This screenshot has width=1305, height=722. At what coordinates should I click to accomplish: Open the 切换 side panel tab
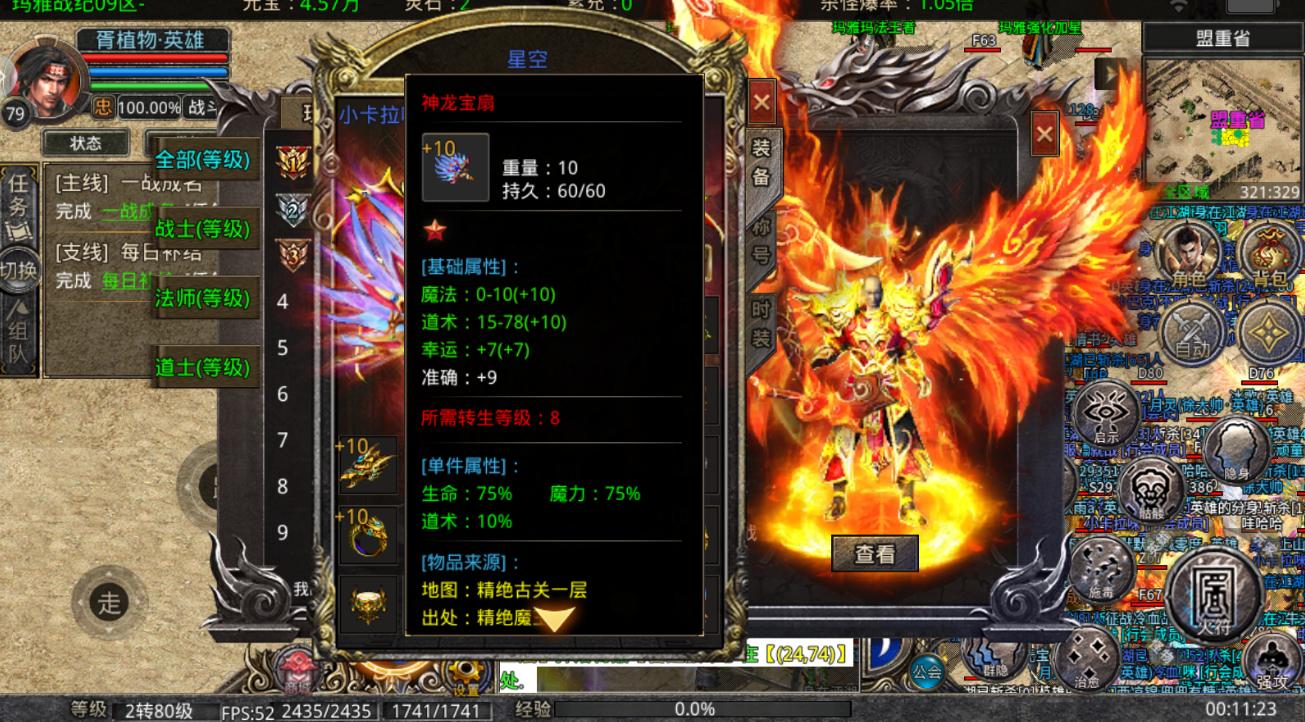point(16,270)
